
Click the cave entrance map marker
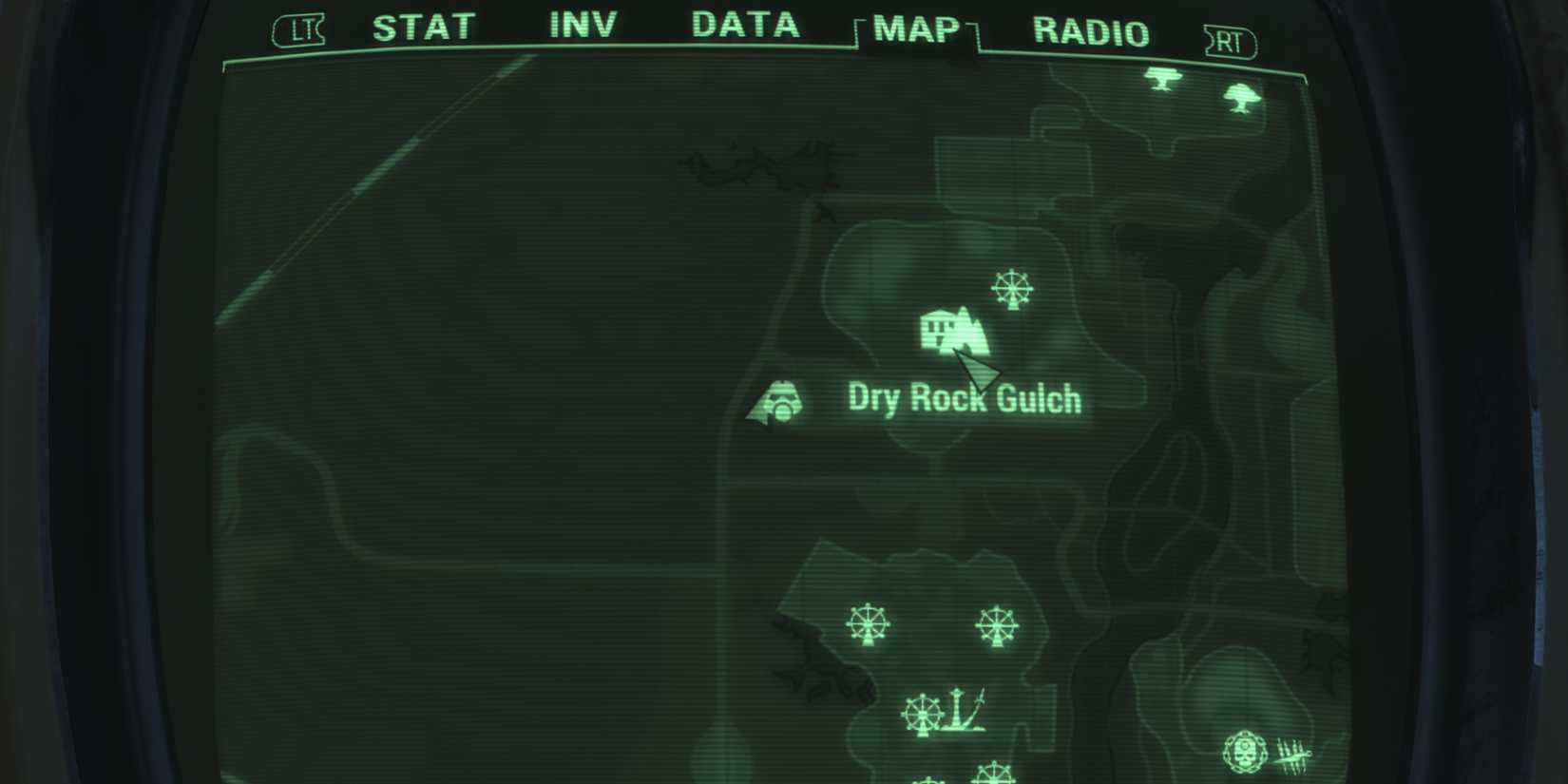tap(779, 401)
